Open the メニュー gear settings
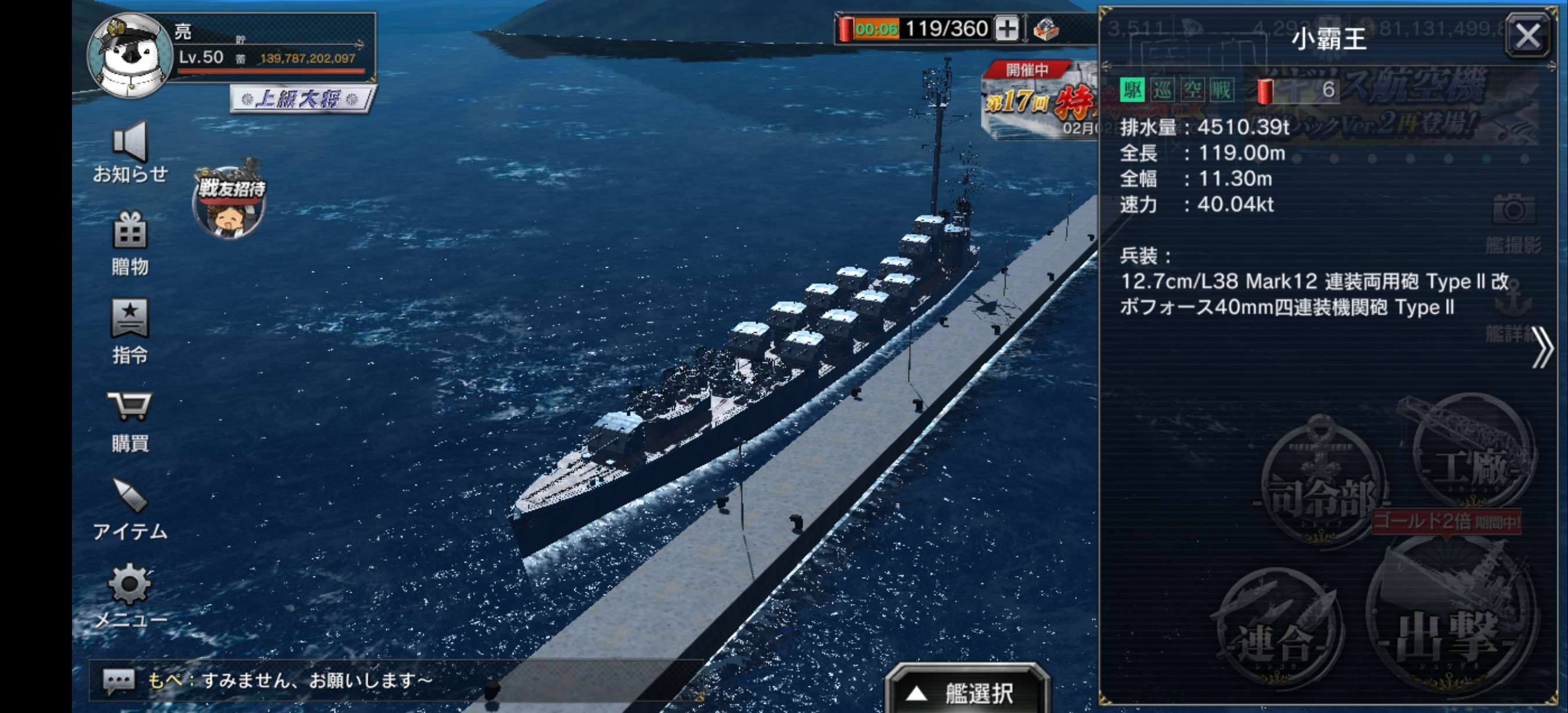 (x=130, y=596)
